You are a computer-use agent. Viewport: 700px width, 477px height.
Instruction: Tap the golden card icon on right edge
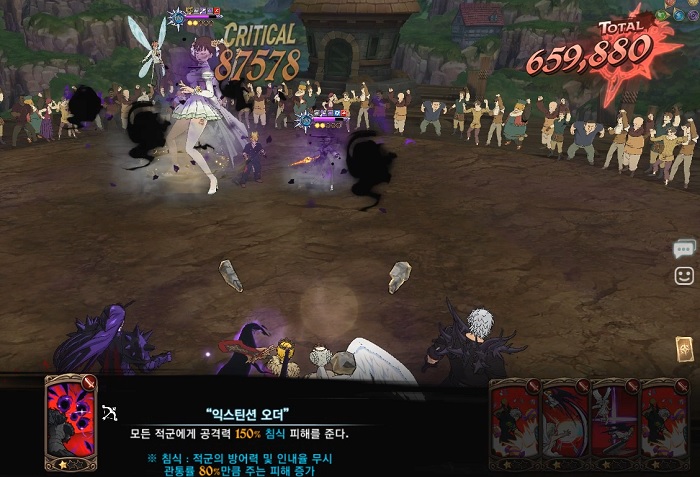[684, 348]
